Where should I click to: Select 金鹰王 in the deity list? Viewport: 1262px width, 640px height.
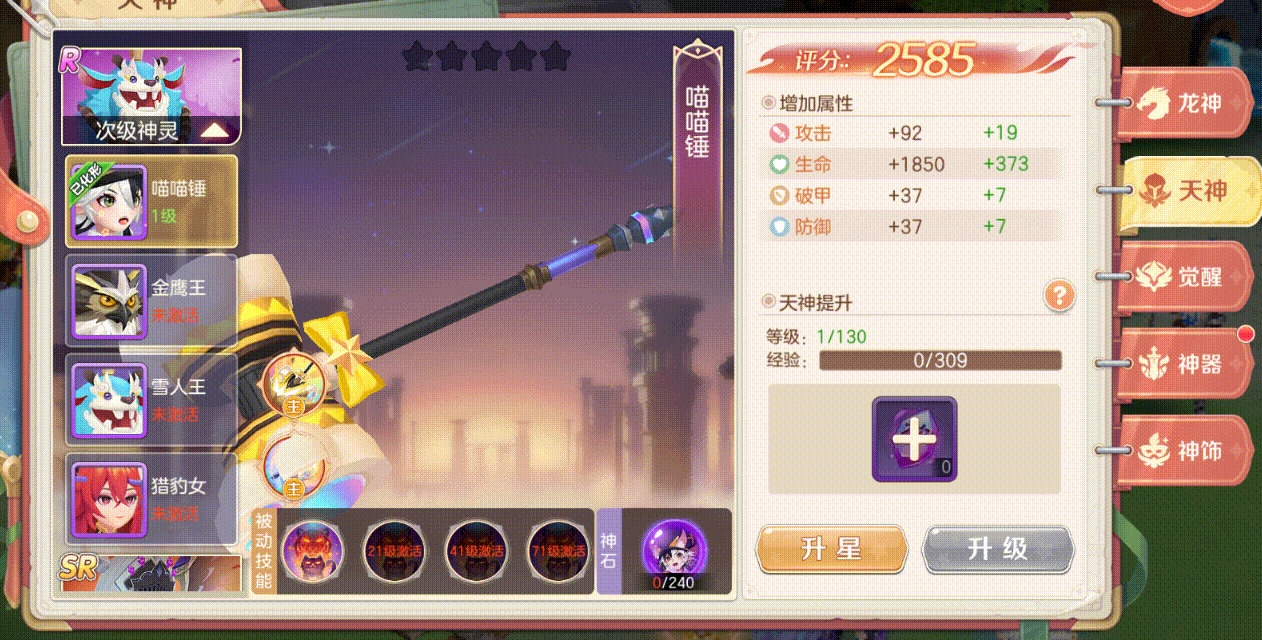point(152,300)
